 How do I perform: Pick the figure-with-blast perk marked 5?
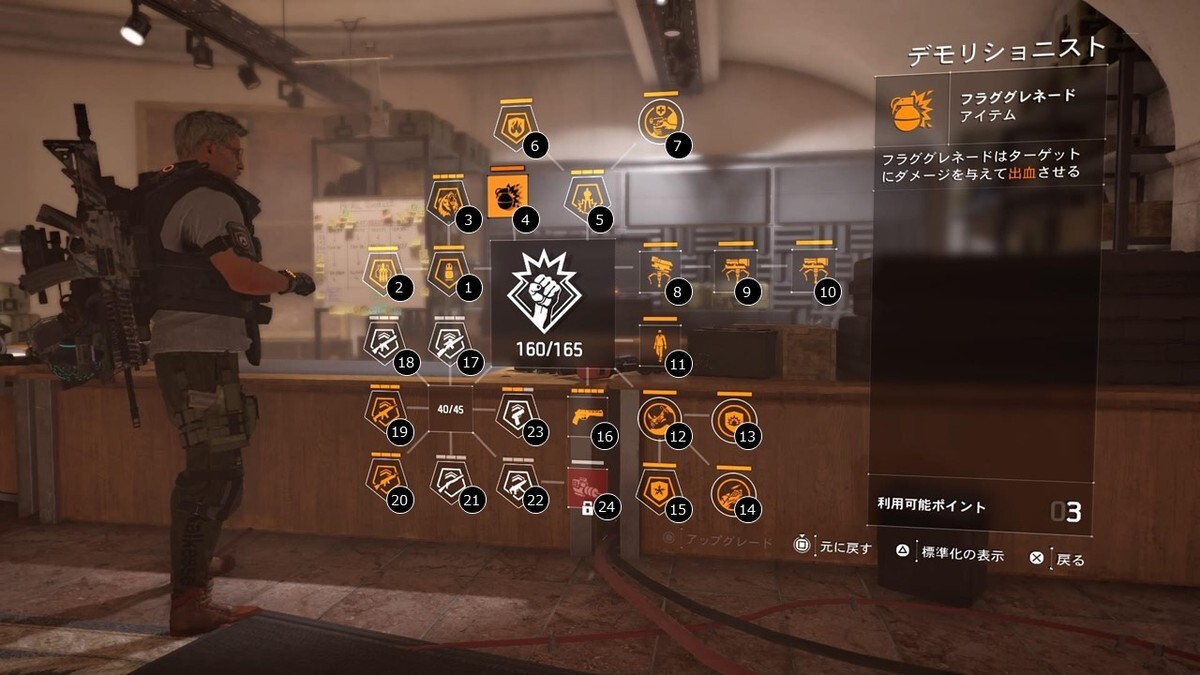pos(585,196)
